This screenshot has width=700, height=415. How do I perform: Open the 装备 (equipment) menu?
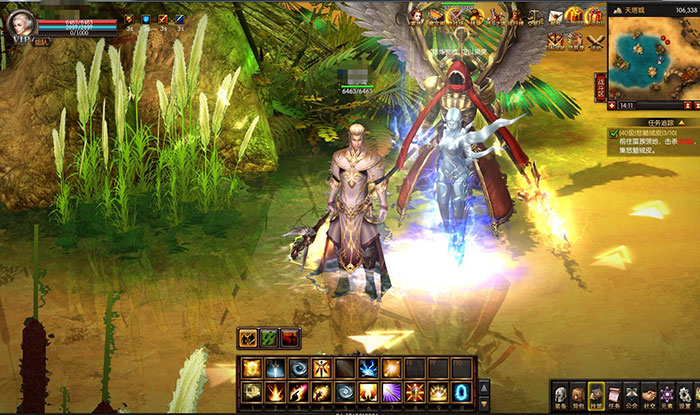click(x=559, y=396)
